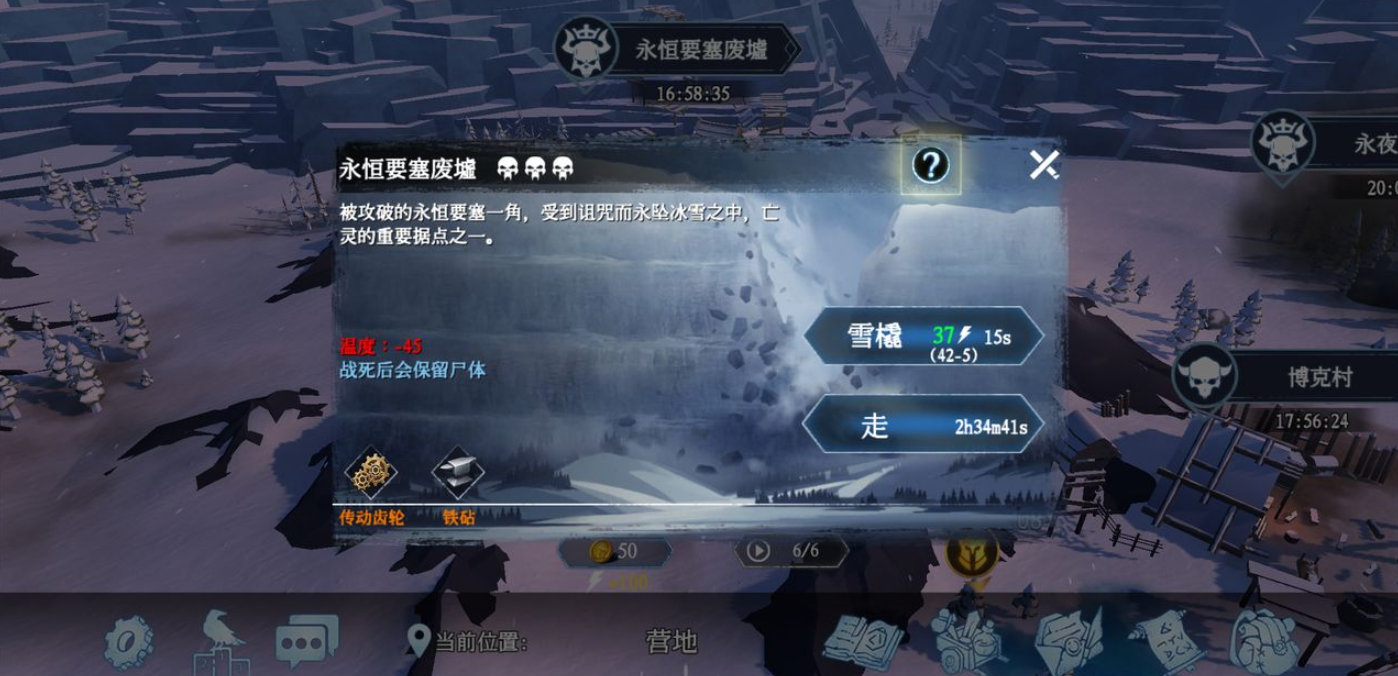
Task: Choose to walk (走) there
Action: click(x=923, y=426)
